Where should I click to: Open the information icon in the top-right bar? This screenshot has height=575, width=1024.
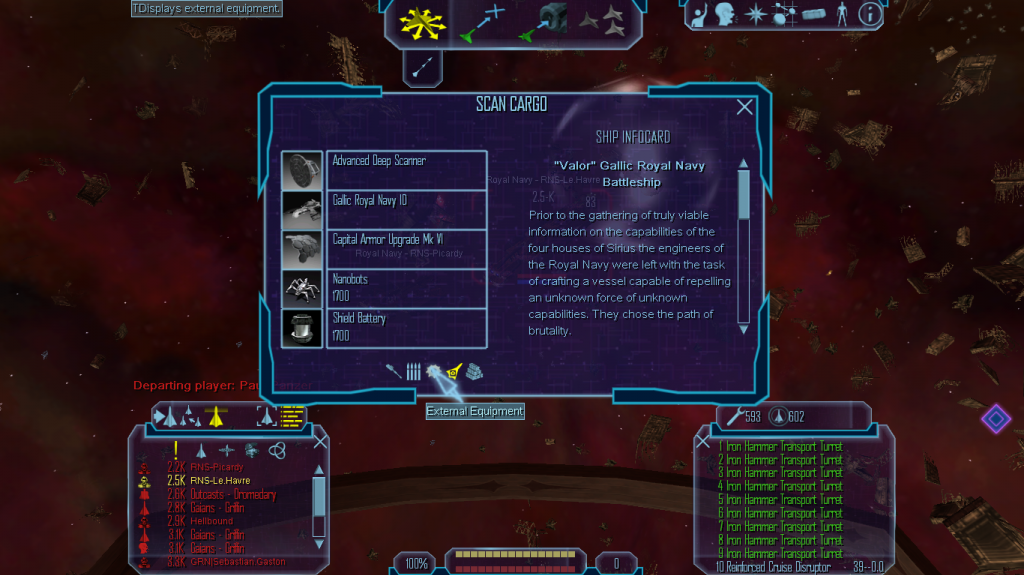click(870, 14)
